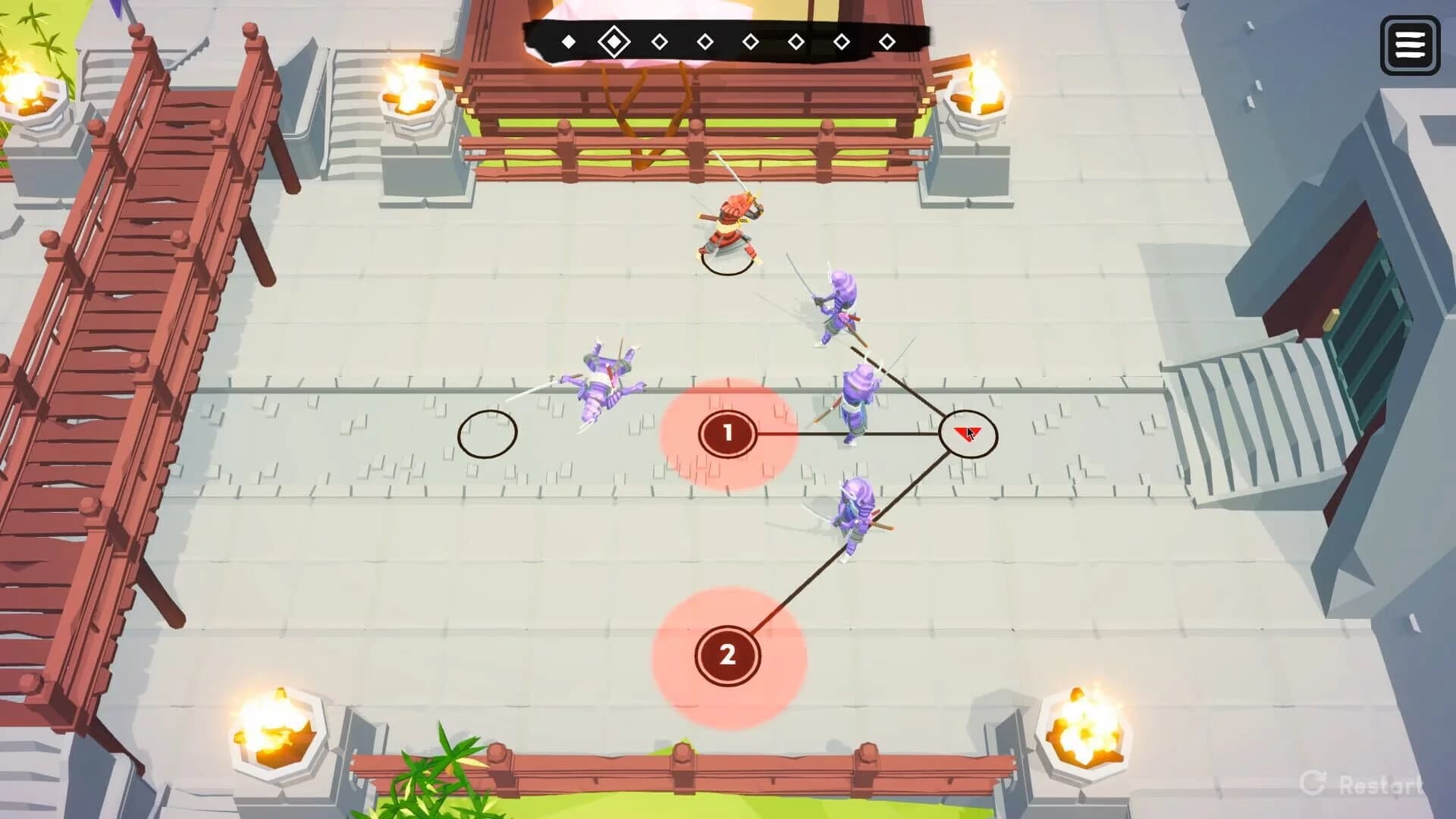The height and width of the screenshot is (819, 1456).
Task: Open the hamburger menu in the top right corner
Action: [1408, 45]
